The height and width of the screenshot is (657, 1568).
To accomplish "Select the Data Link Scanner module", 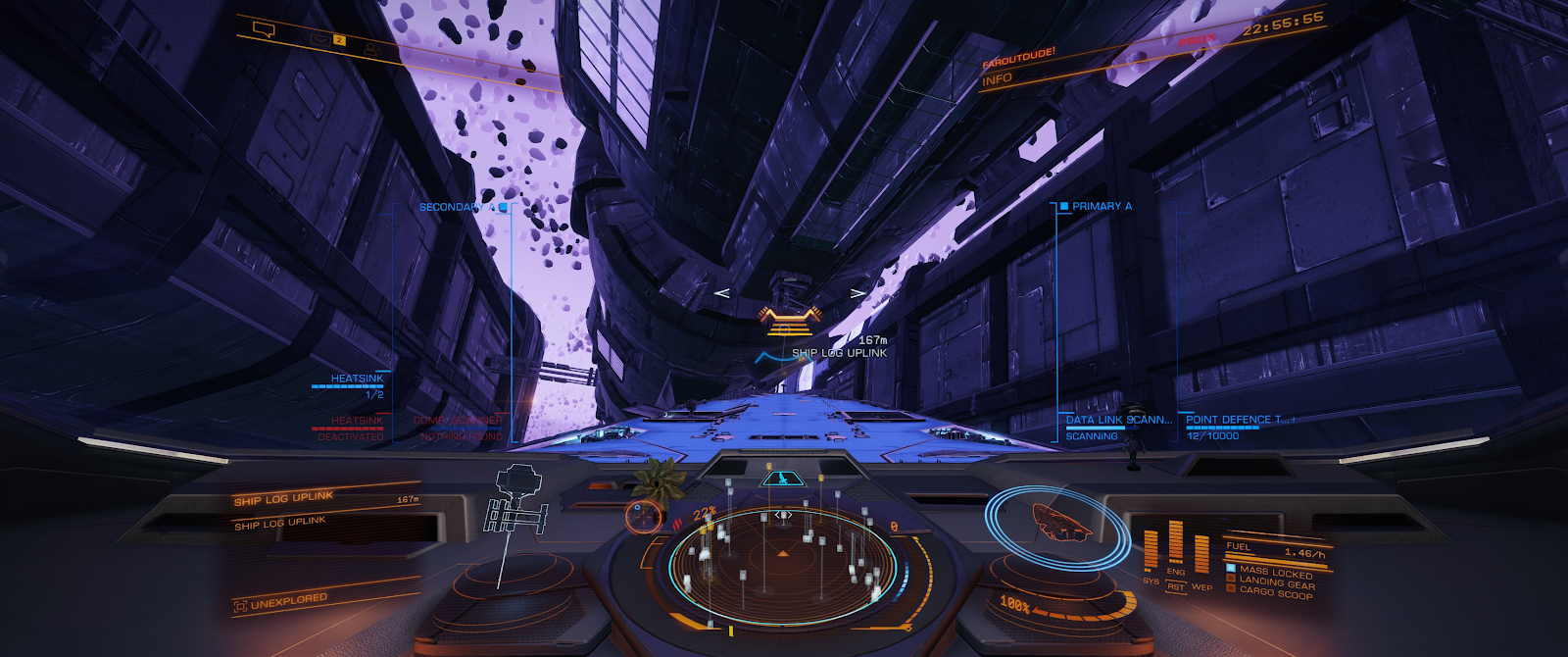I will point(1117,421).
